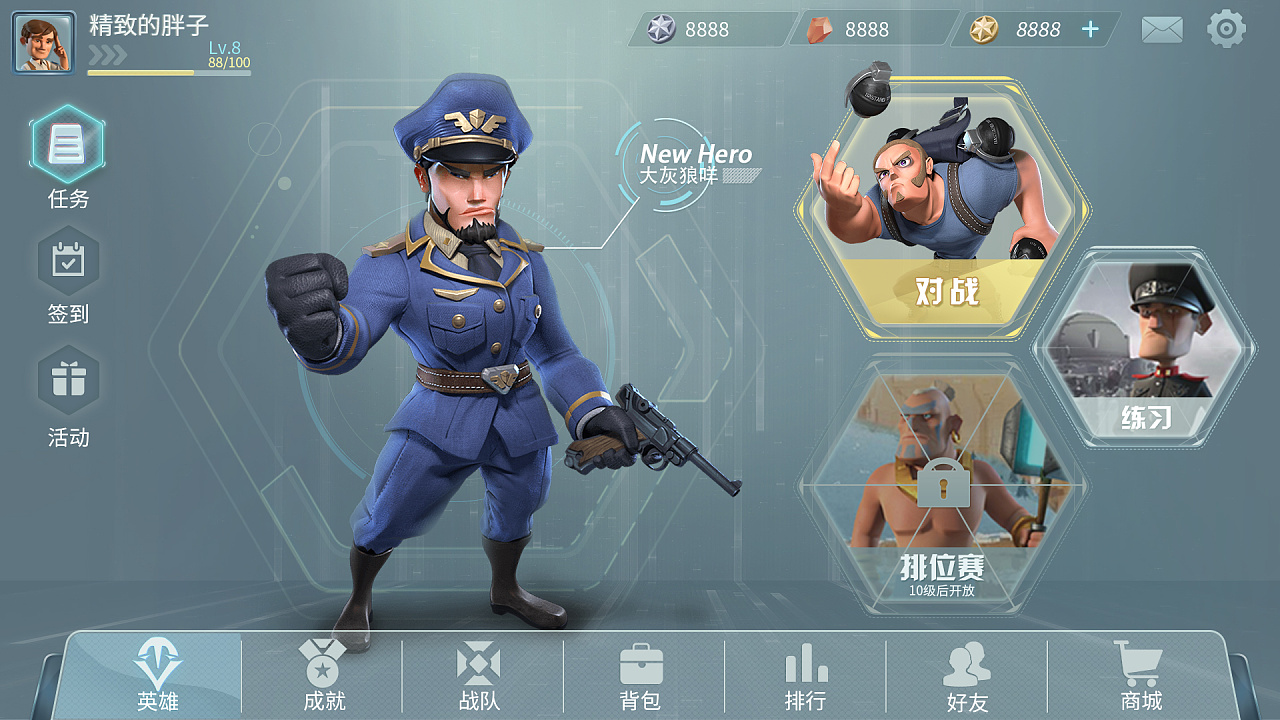This screenshot has height=720, width=1280.
Task: Start the 对战 battle mode
Action: 943,210
